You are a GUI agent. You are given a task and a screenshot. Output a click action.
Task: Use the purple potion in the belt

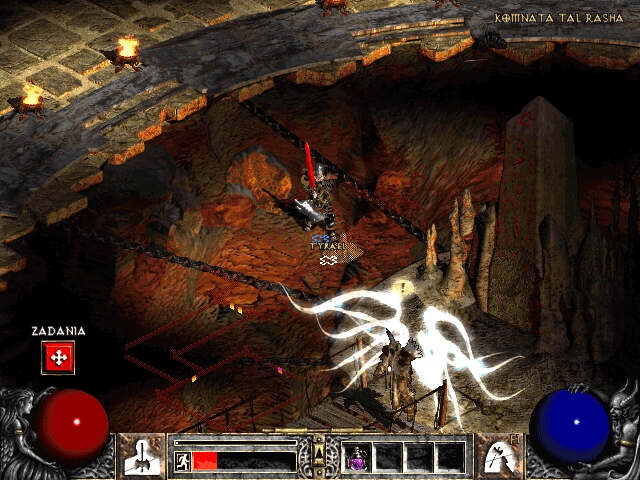(358, 457)
